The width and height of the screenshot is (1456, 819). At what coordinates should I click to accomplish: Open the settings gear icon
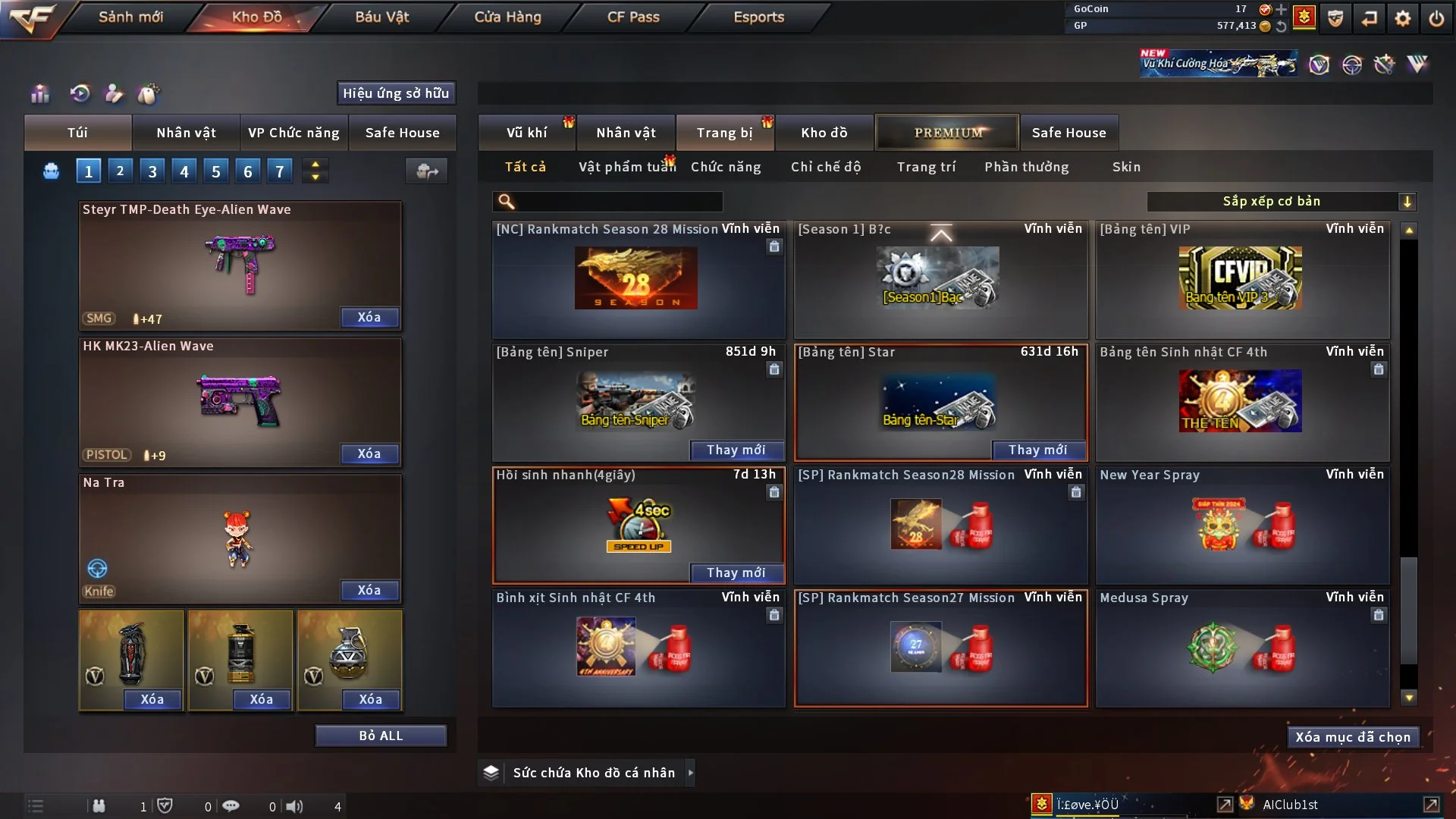pyautogui.click(x=1403, y=18)
